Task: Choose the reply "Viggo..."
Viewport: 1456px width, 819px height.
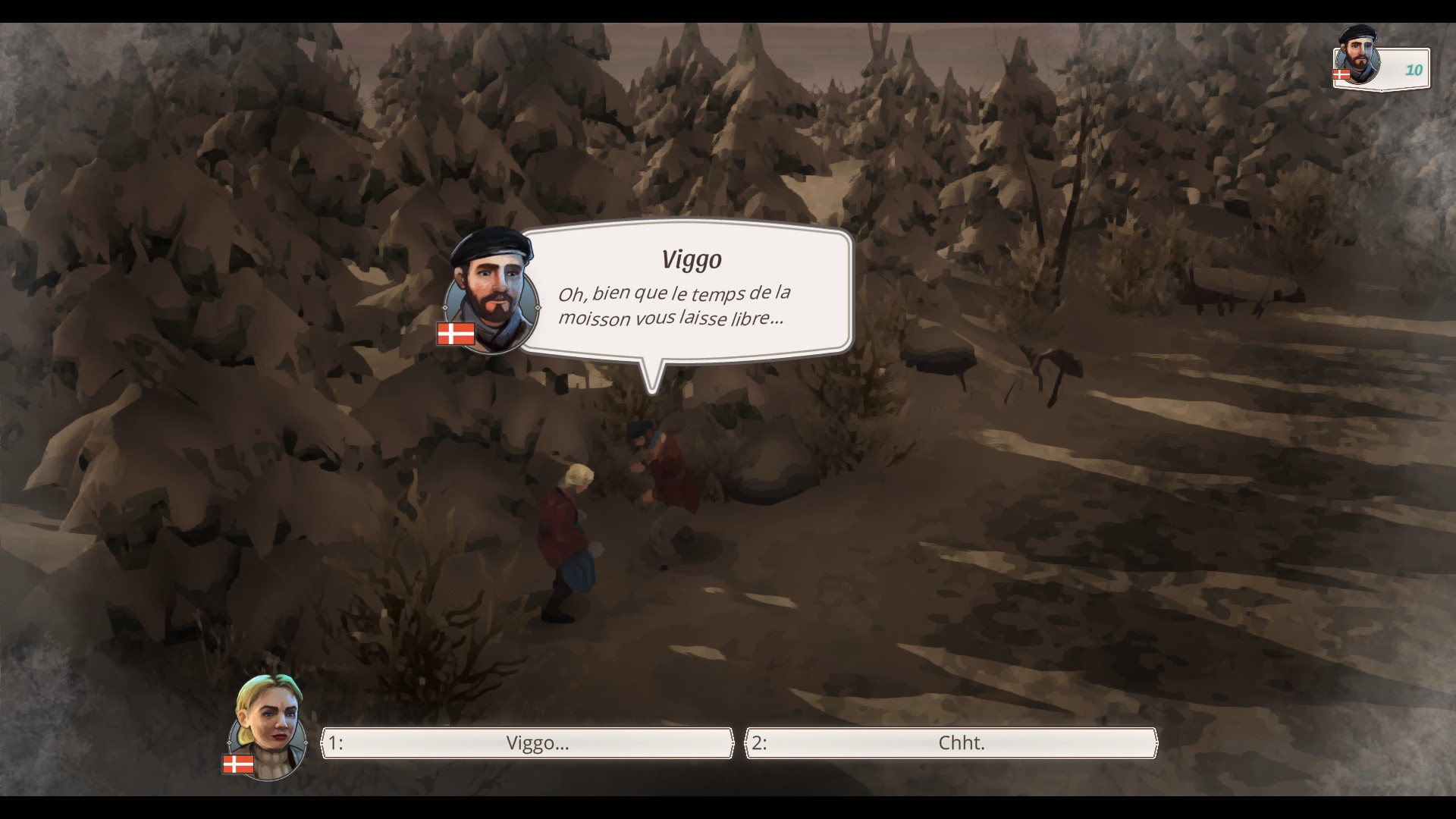Action: pos(528,743)
